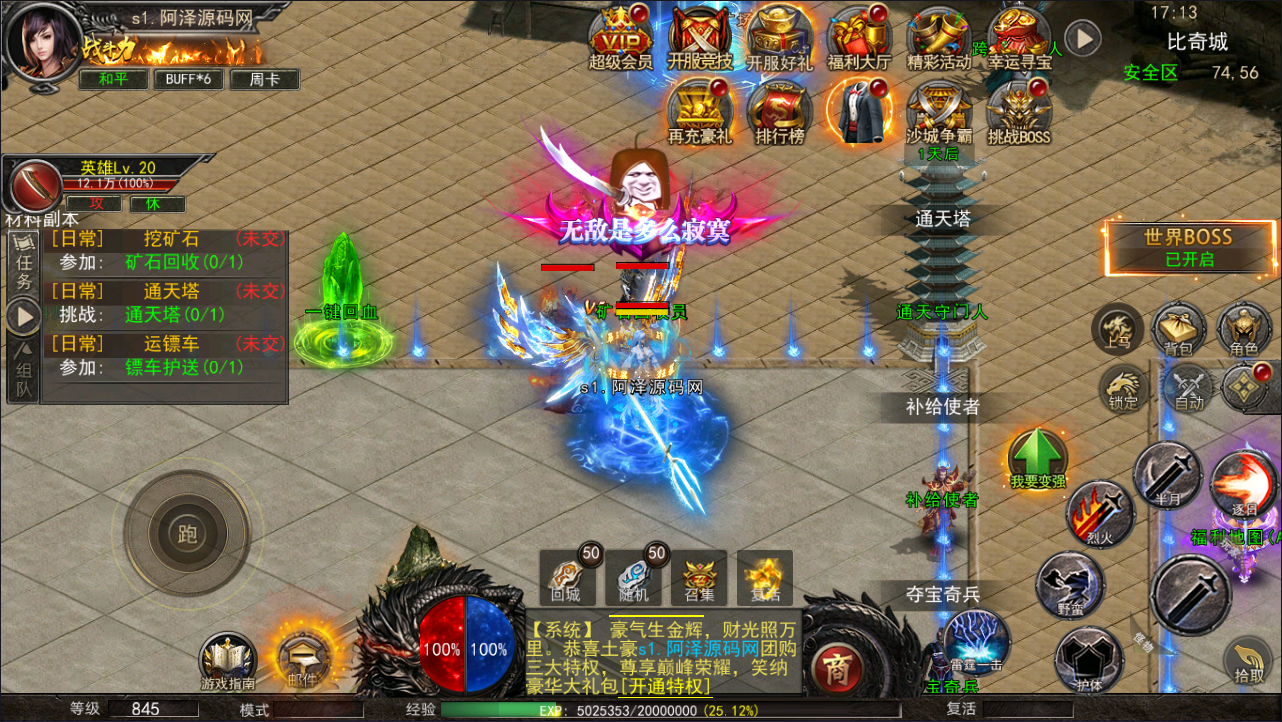Open the 超级会员 VIP icon
The image size is (1282, 722).
pyautogui.click(x=620, y=37)
